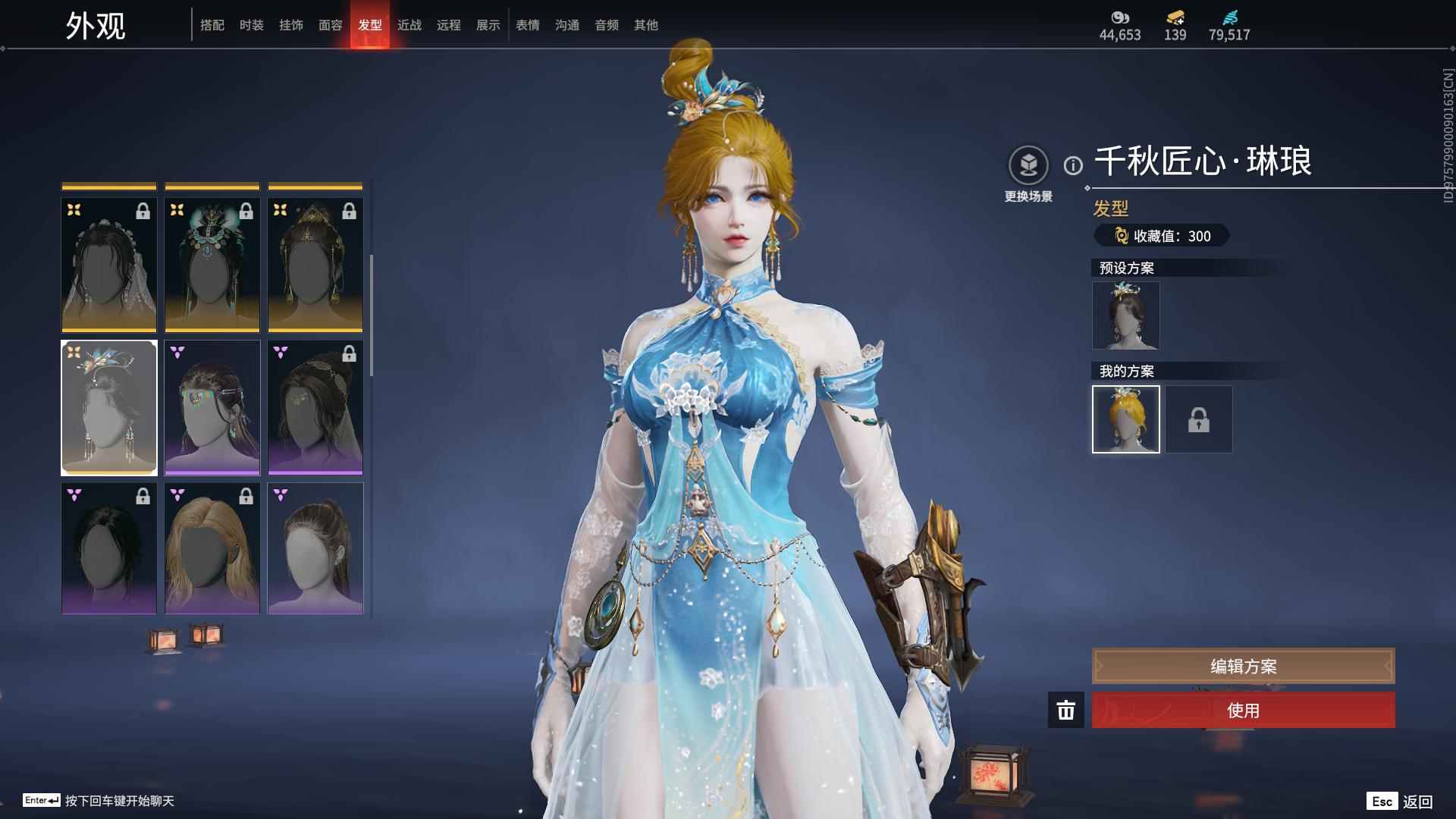This screenshot has width=1456, height=819.
Task: Select the preset scheme dark hair thumbnail
Action: coord(1125,315)
